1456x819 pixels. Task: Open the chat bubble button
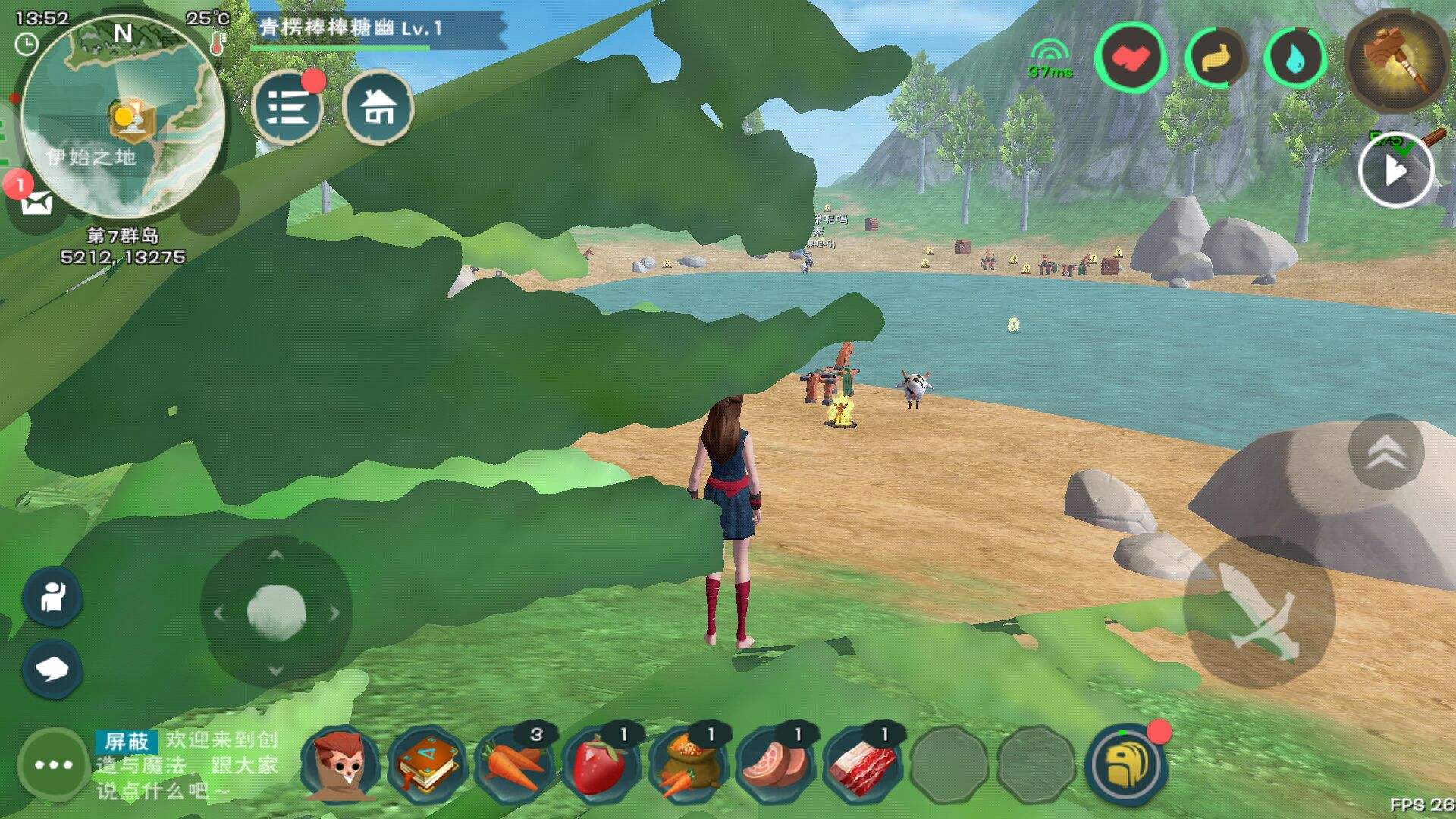52,669
